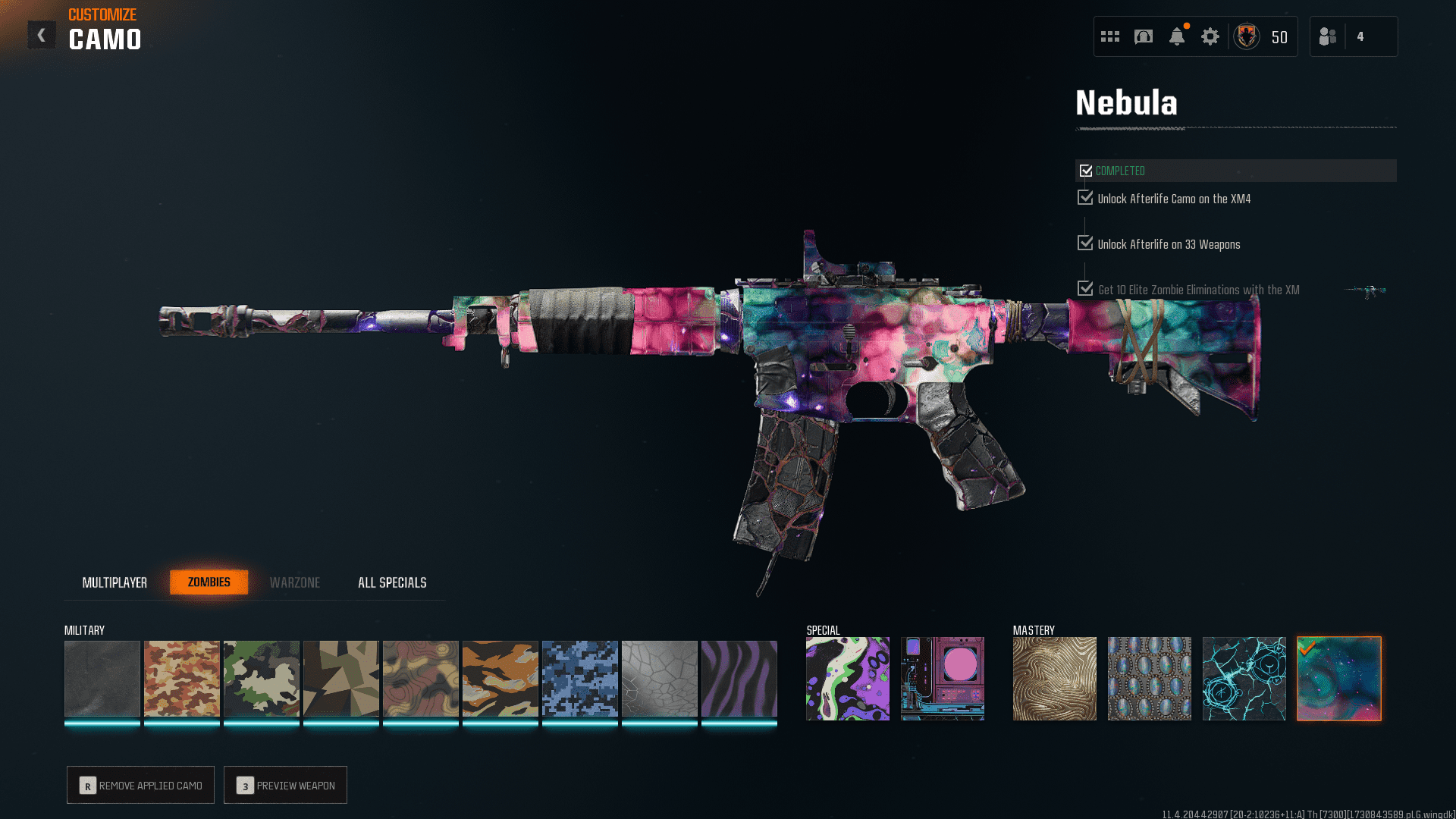Apply the blue digital pixel camo

(x=580, y=679)
